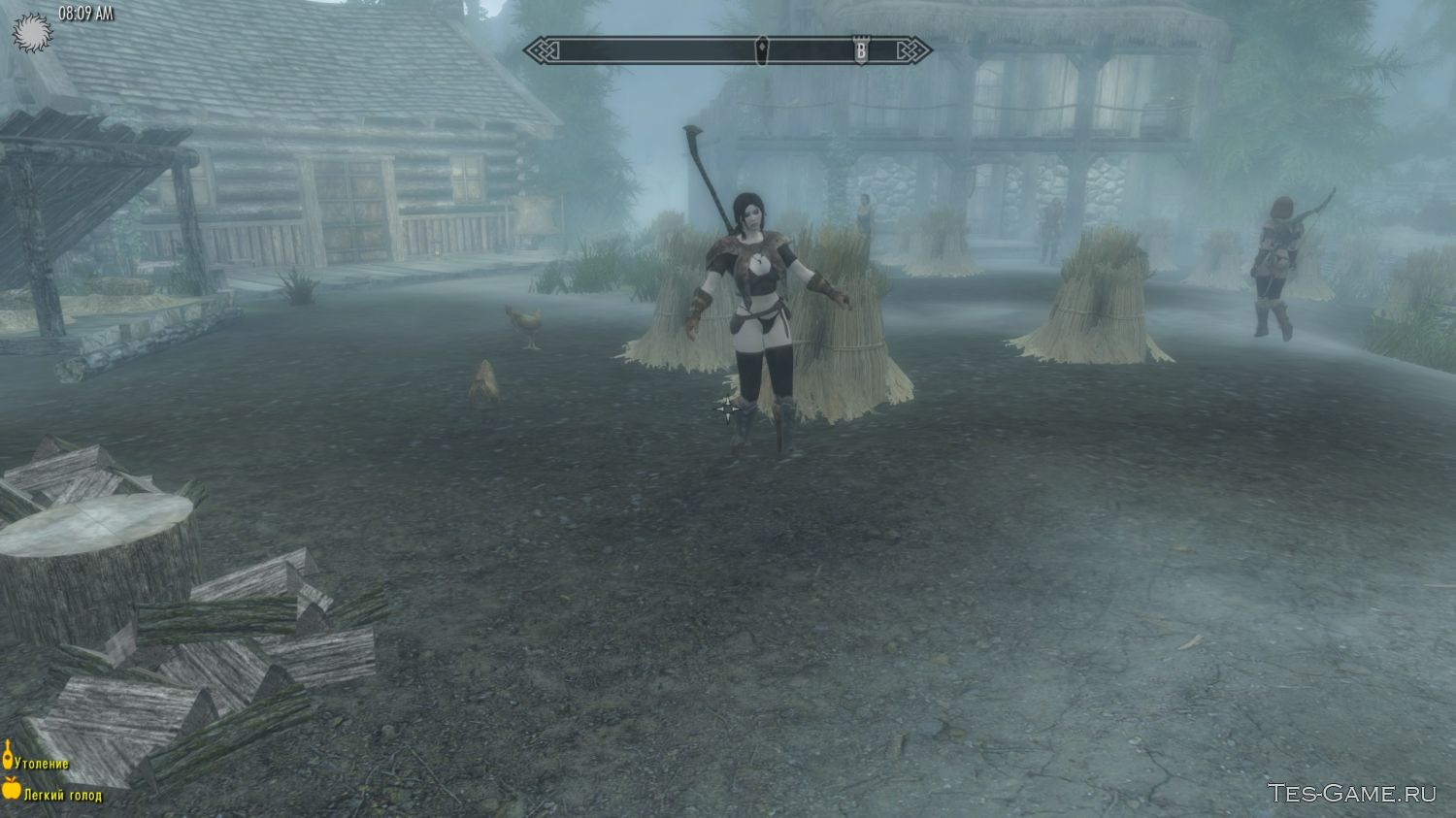Select the door marker on the compass

pyautogui.click(x=764, y=49)
